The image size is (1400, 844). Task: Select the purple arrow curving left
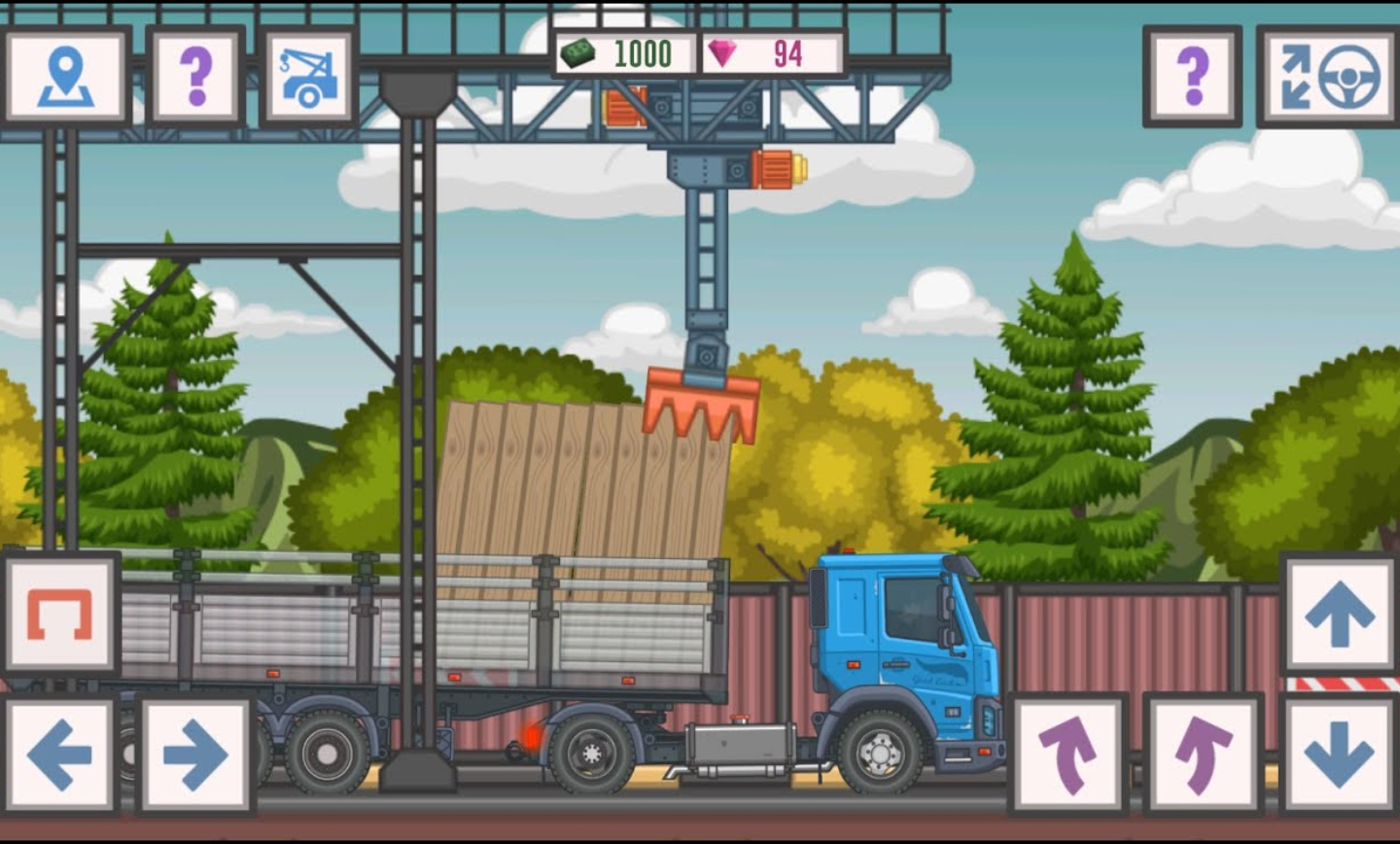(1067, 755)
